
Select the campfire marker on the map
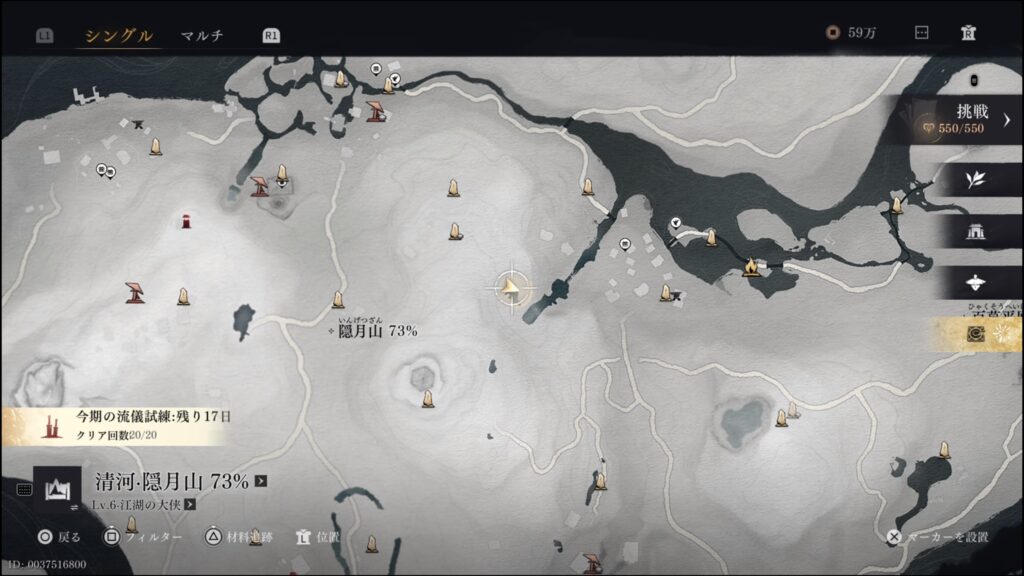pos(751,267)
